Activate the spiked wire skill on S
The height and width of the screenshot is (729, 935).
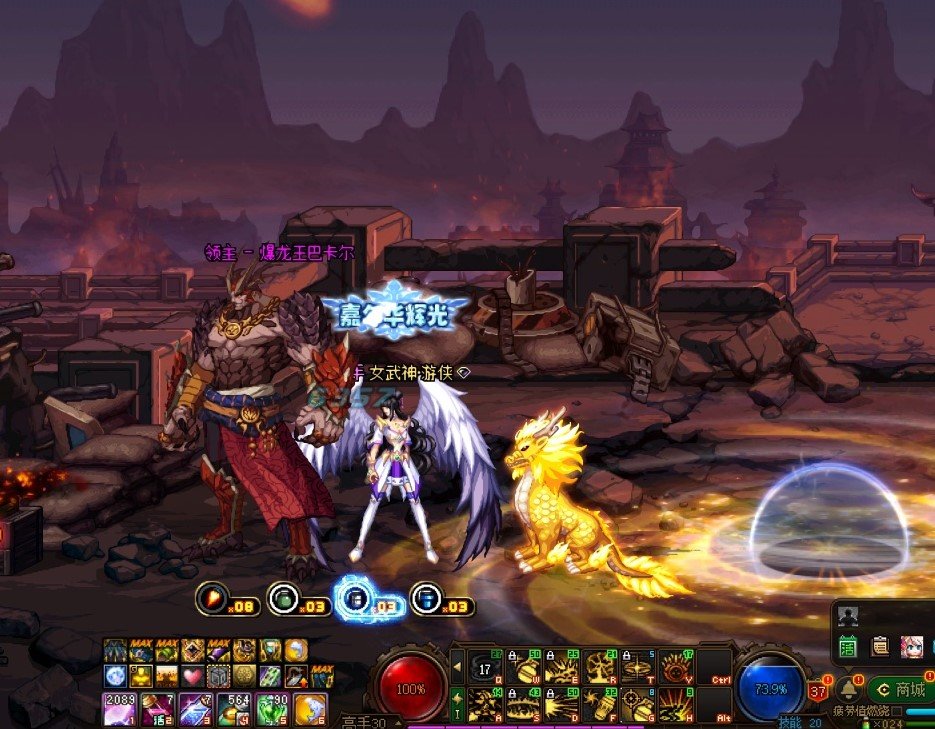coord(523,704)
